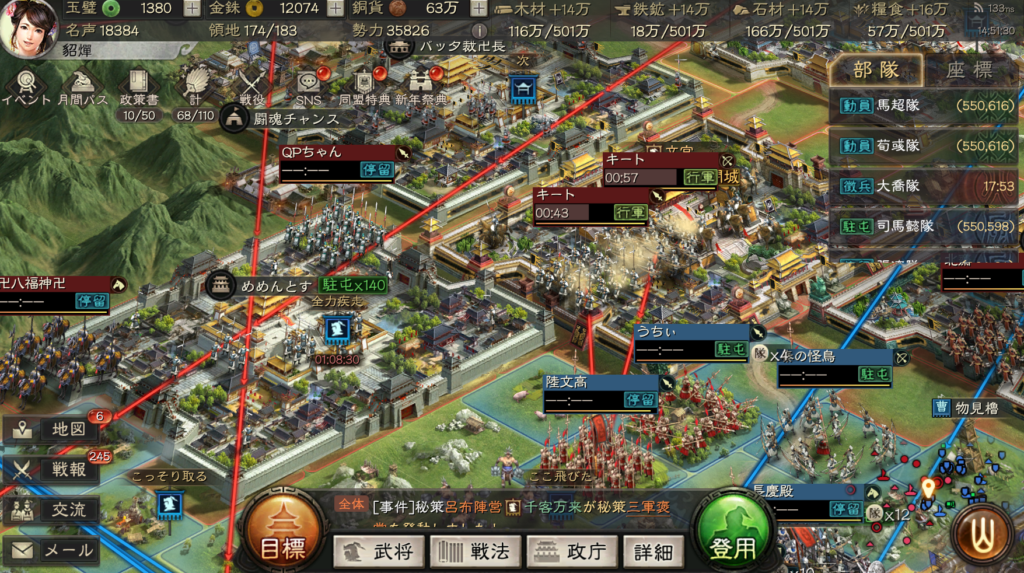Open the 地図 map
The height and width of the screenshot is (573, 1024).
pyautogui.click(x=51, y=430)
